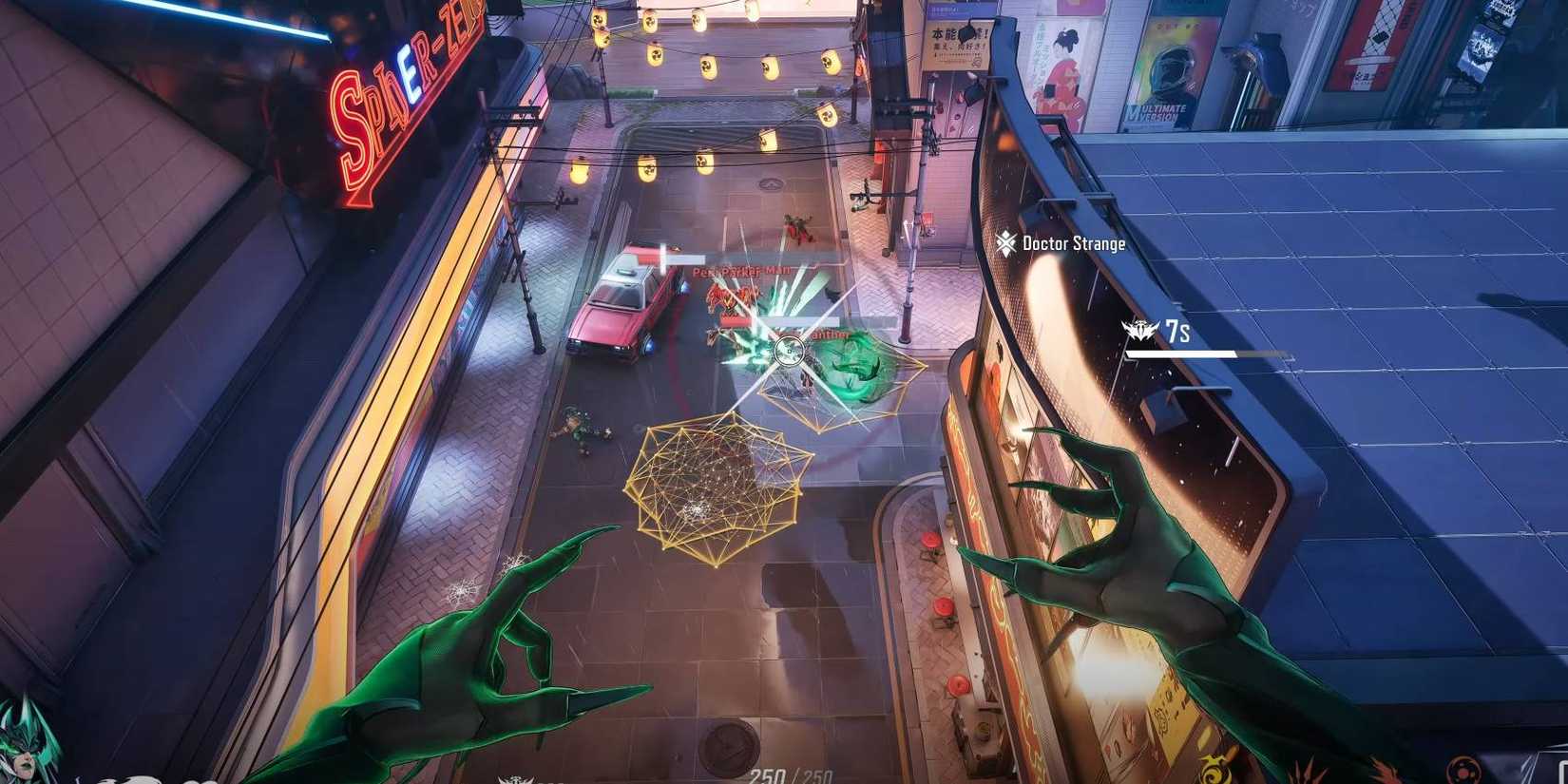Click the small team emblem at the bottom-right edge
This screenshot has height=784, width=1568.
[1544, 772]
